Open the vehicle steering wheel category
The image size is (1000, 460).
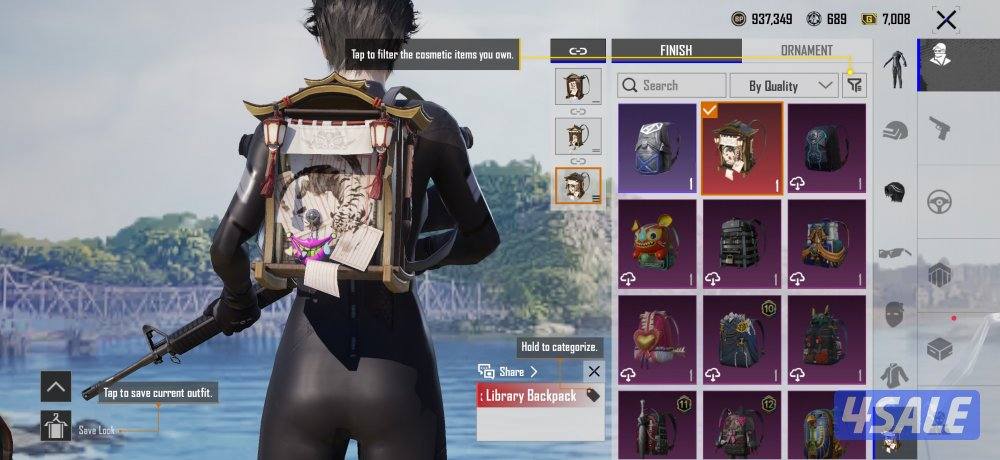[x=939, y=201]
